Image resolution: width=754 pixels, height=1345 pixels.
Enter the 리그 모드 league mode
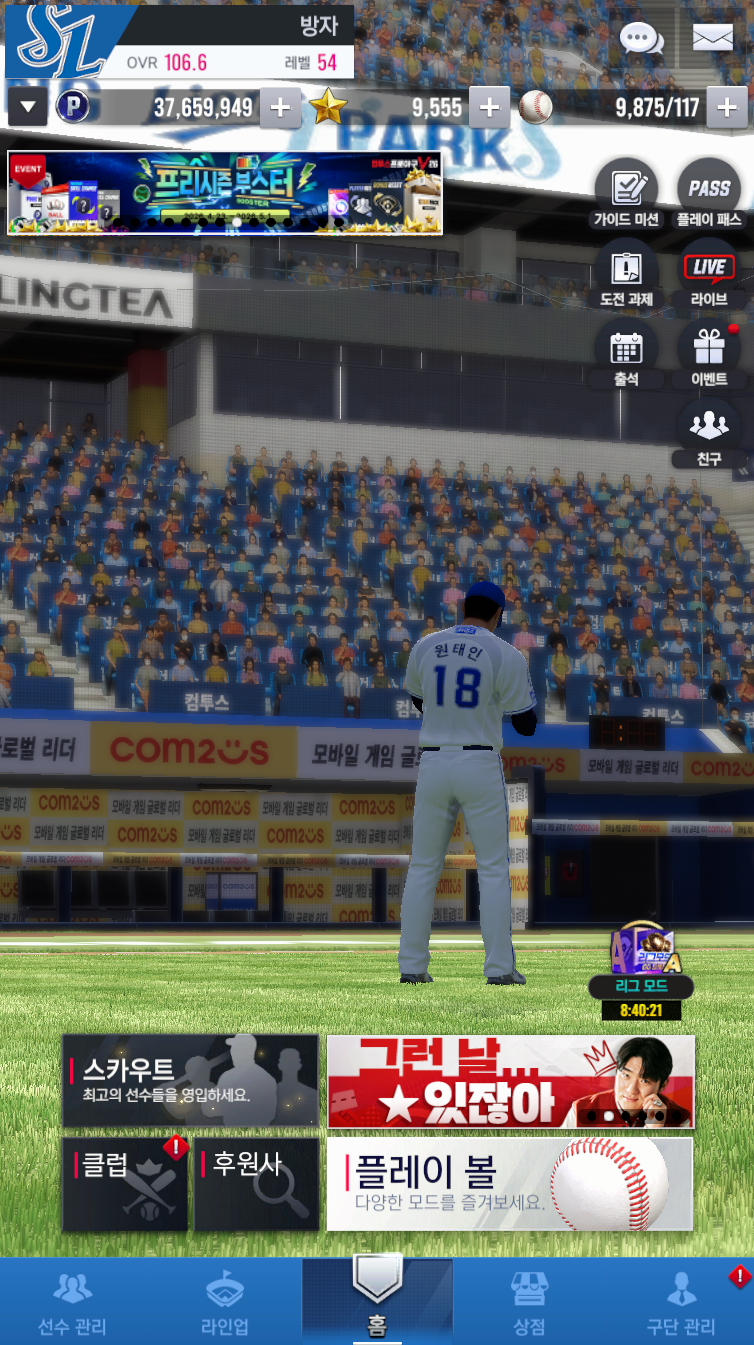tap(641, 963)
